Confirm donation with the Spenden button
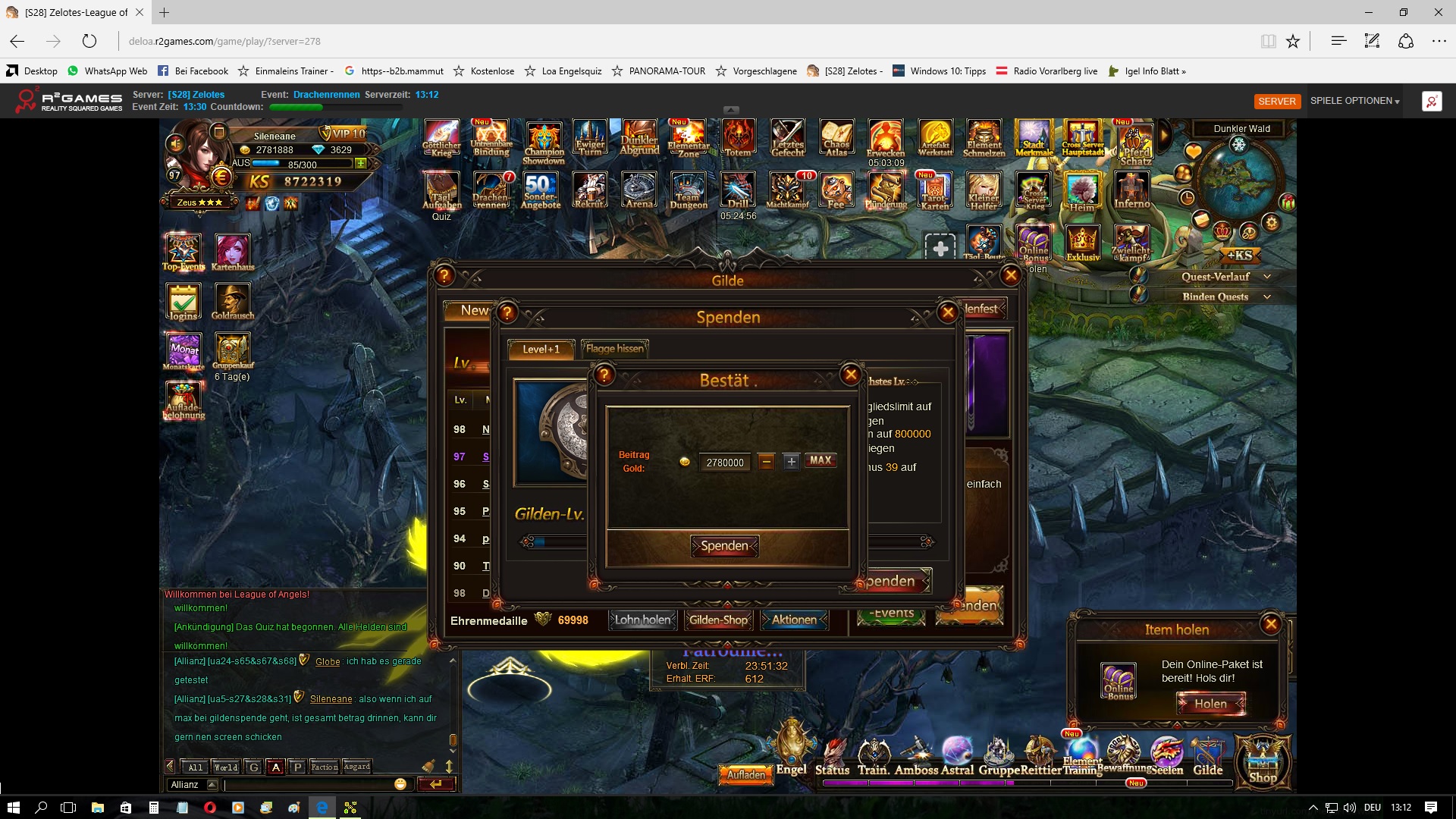 pyautogui.click(x=725, y=546)
